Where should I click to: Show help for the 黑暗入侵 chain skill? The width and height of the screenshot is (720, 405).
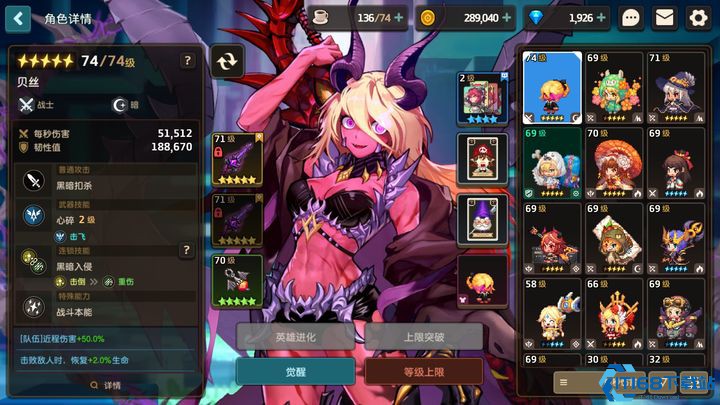186,250
